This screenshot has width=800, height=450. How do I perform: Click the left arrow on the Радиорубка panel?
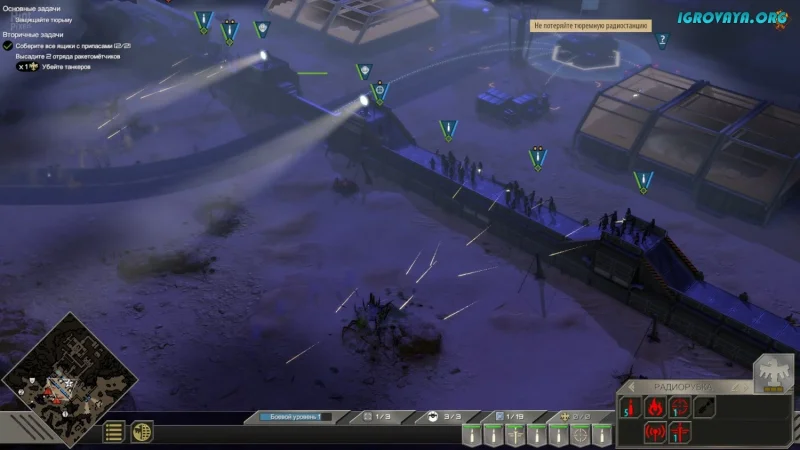630,387
